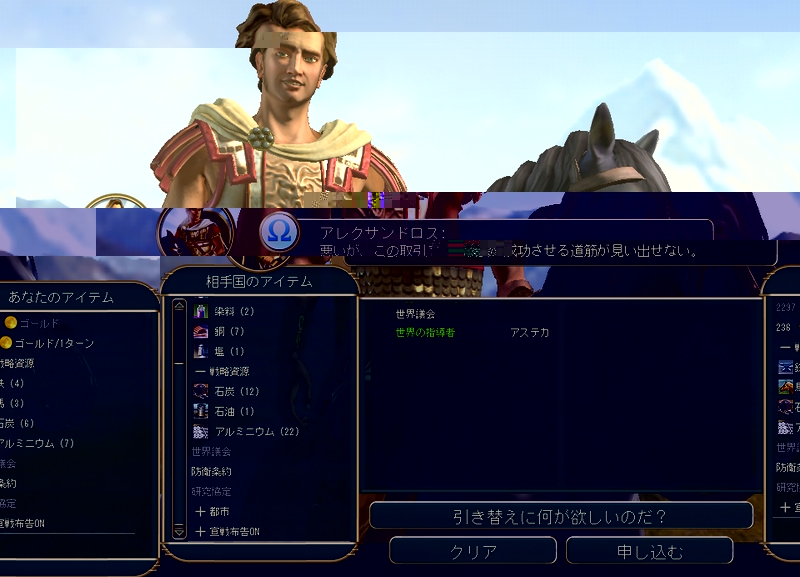Collapse the opponent's 戦略資源 section

click(224, 372)
